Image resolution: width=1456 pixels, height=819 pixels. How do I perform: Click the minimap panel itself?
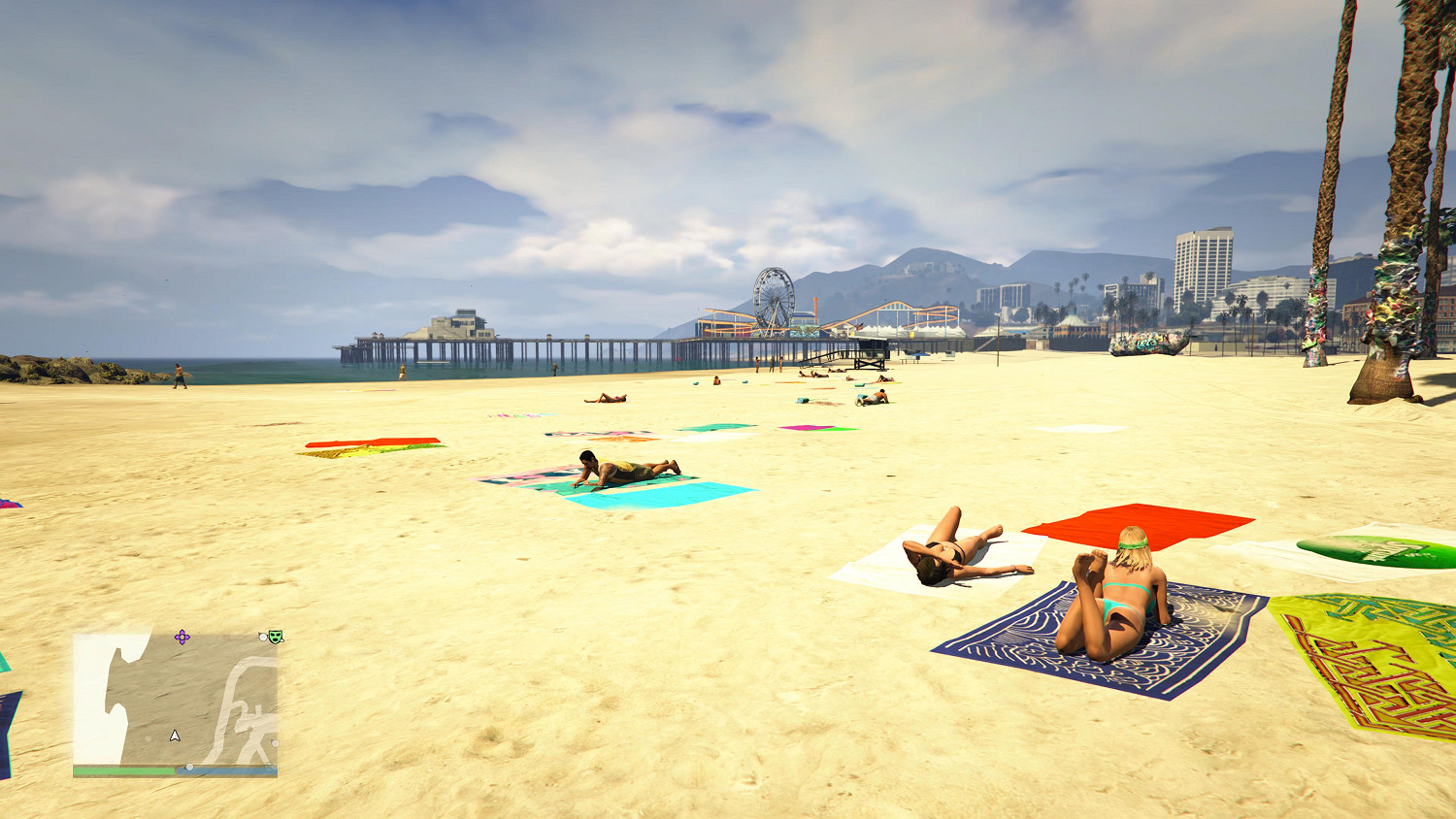click(175, 699)
